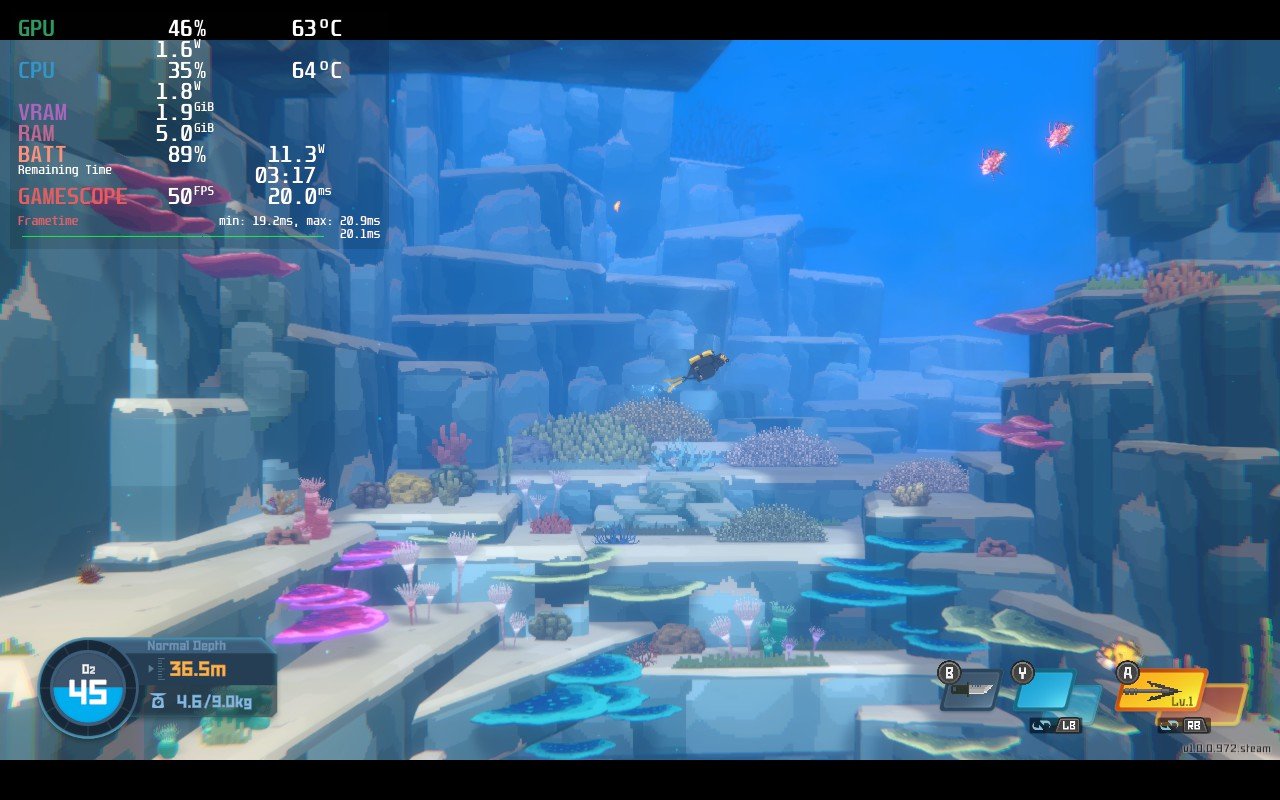Viewport: 1280px width, 800px height.
Task: Click the depth ruler icon beside 36.5m
Action: coord(161,668)
